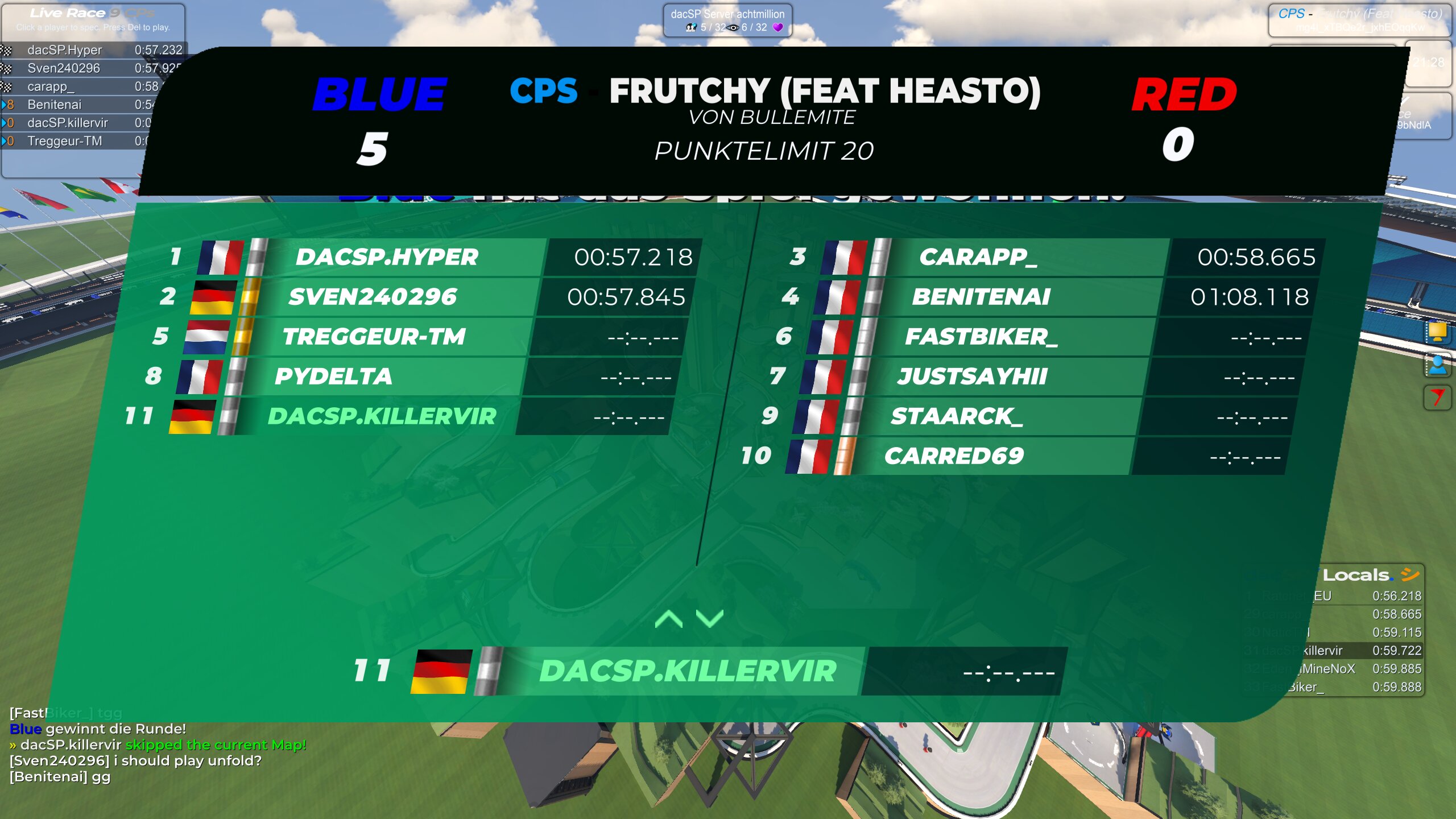Click the red flag icon
The width and height of the screenshot is (1456, 819).
pos(1437,397)
